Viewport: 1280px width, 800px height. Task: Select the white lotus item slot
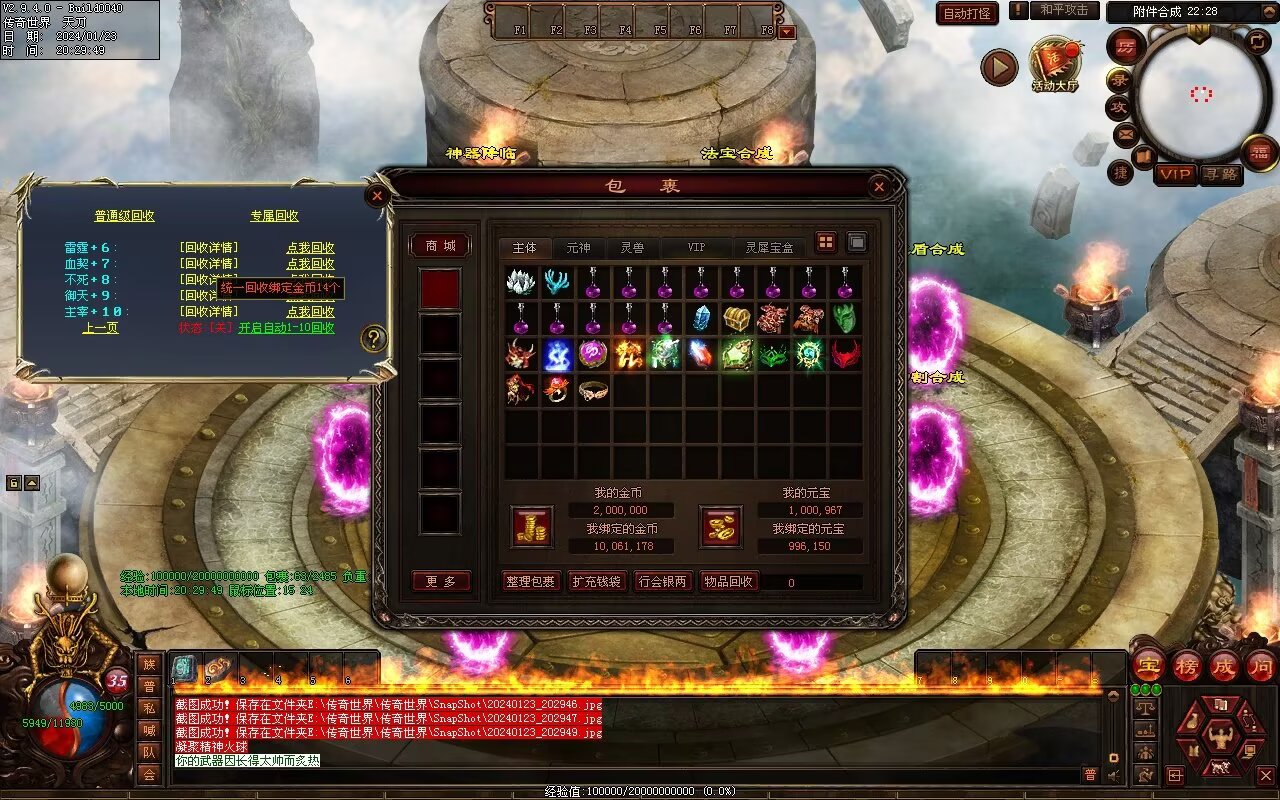point(521,283)
